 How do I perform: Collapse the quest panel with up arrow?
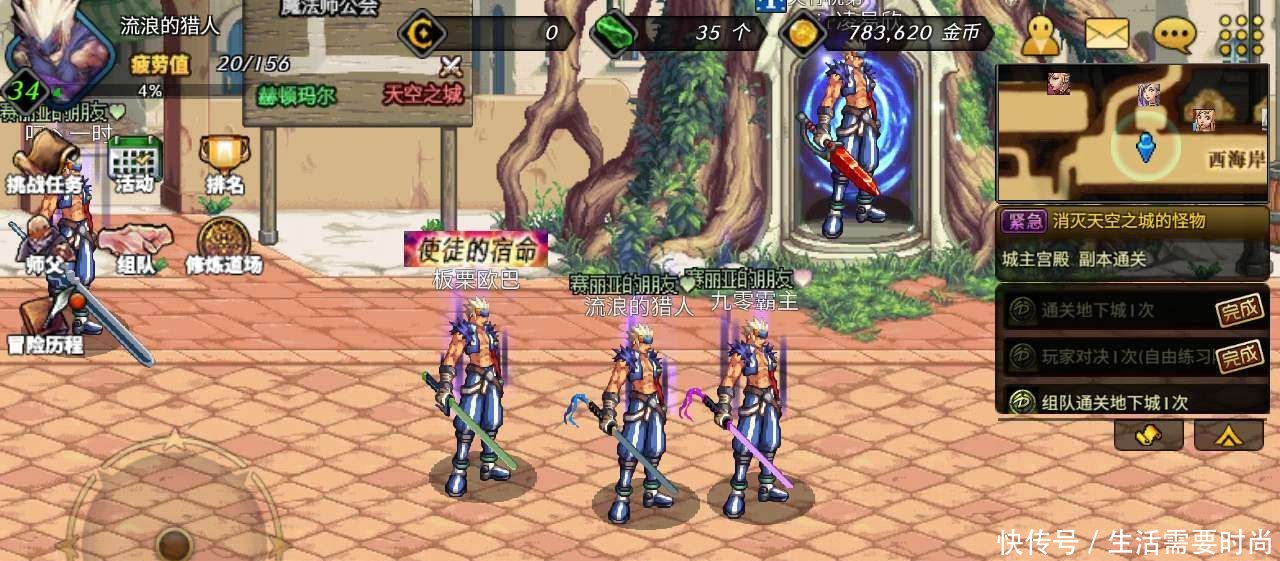coord(1228,435)
